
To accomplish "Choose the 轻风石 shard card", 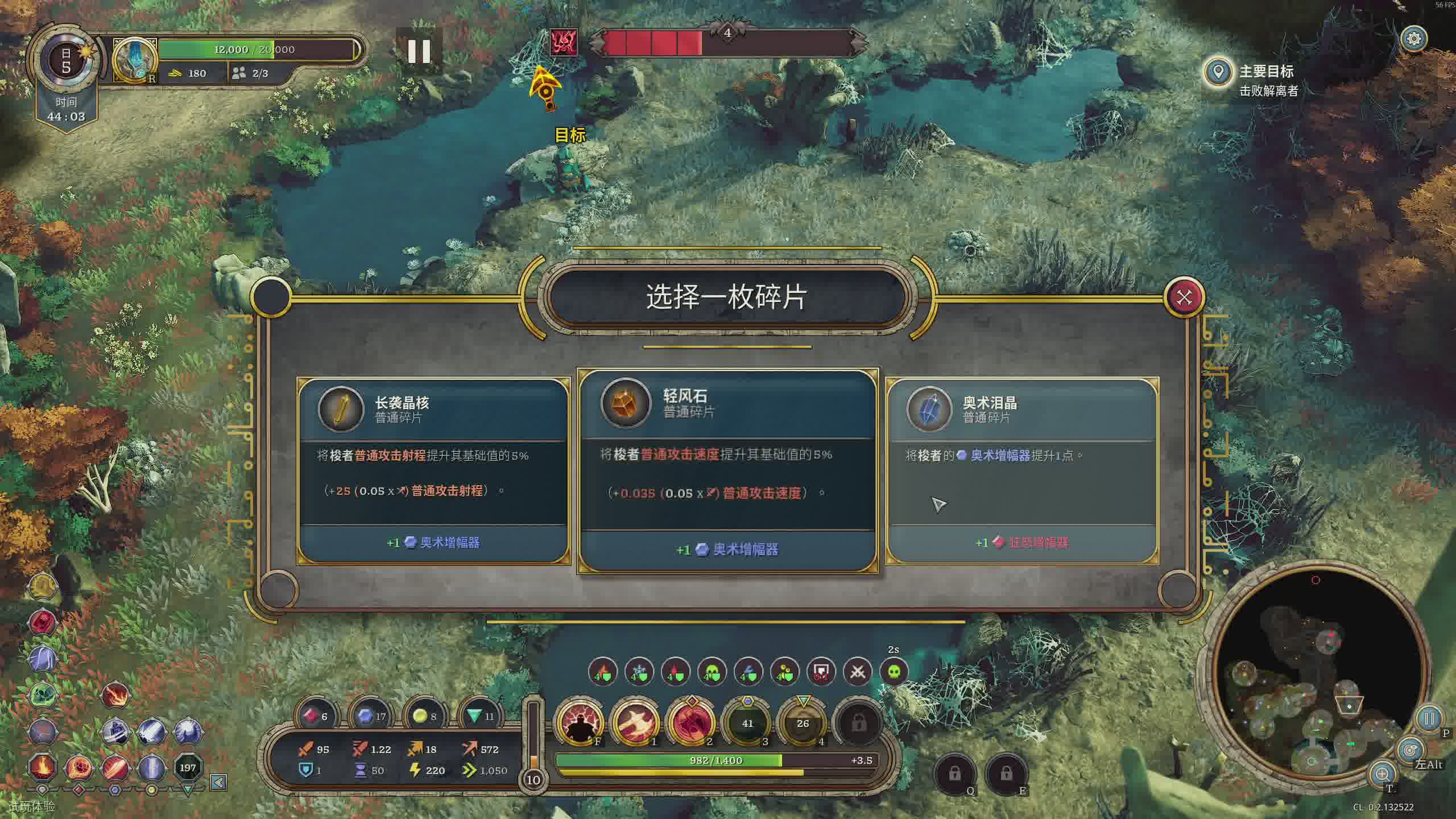I will (727, 471).
